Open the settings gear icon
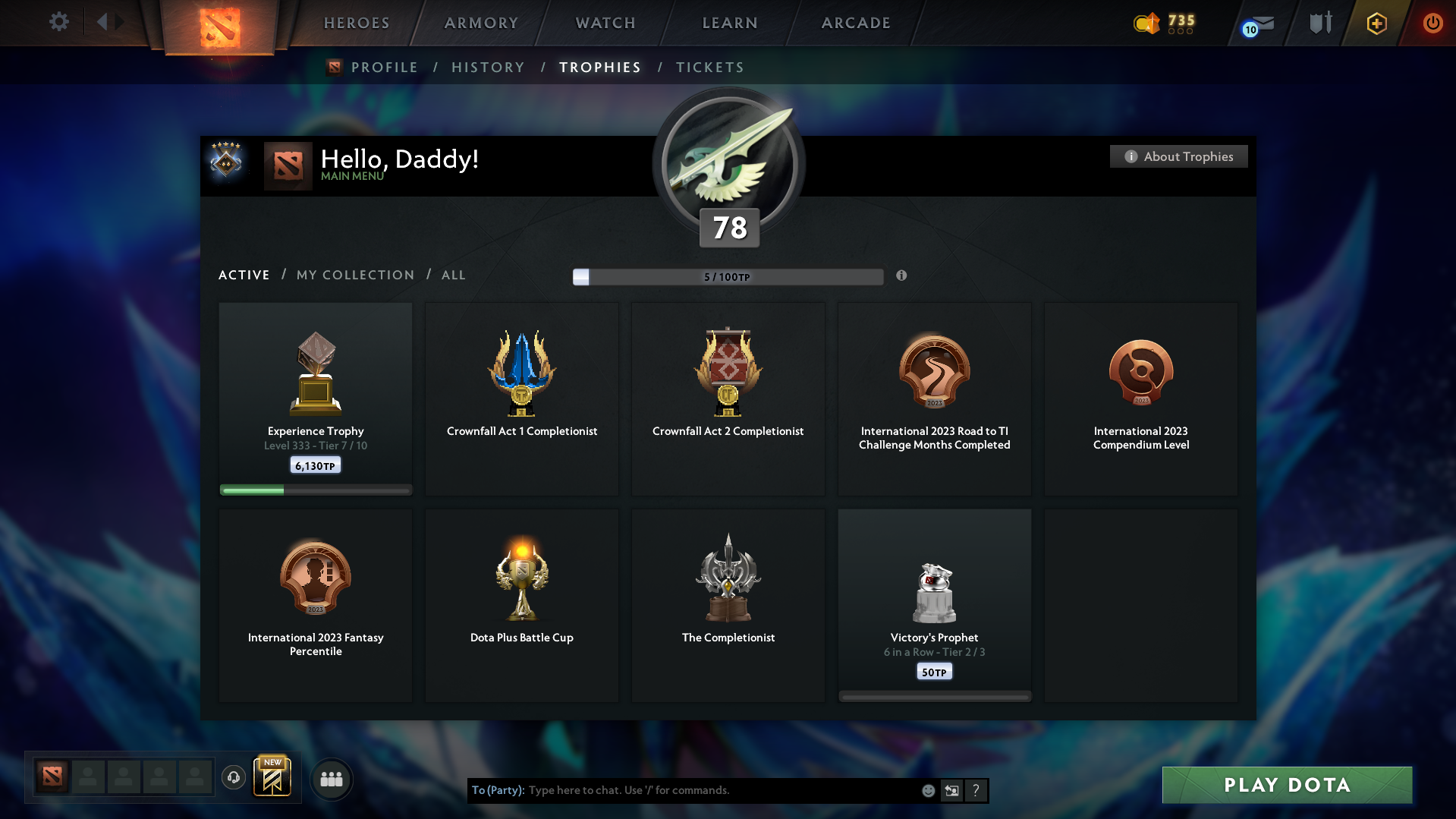1456x819 pixels. pos(59,22)
